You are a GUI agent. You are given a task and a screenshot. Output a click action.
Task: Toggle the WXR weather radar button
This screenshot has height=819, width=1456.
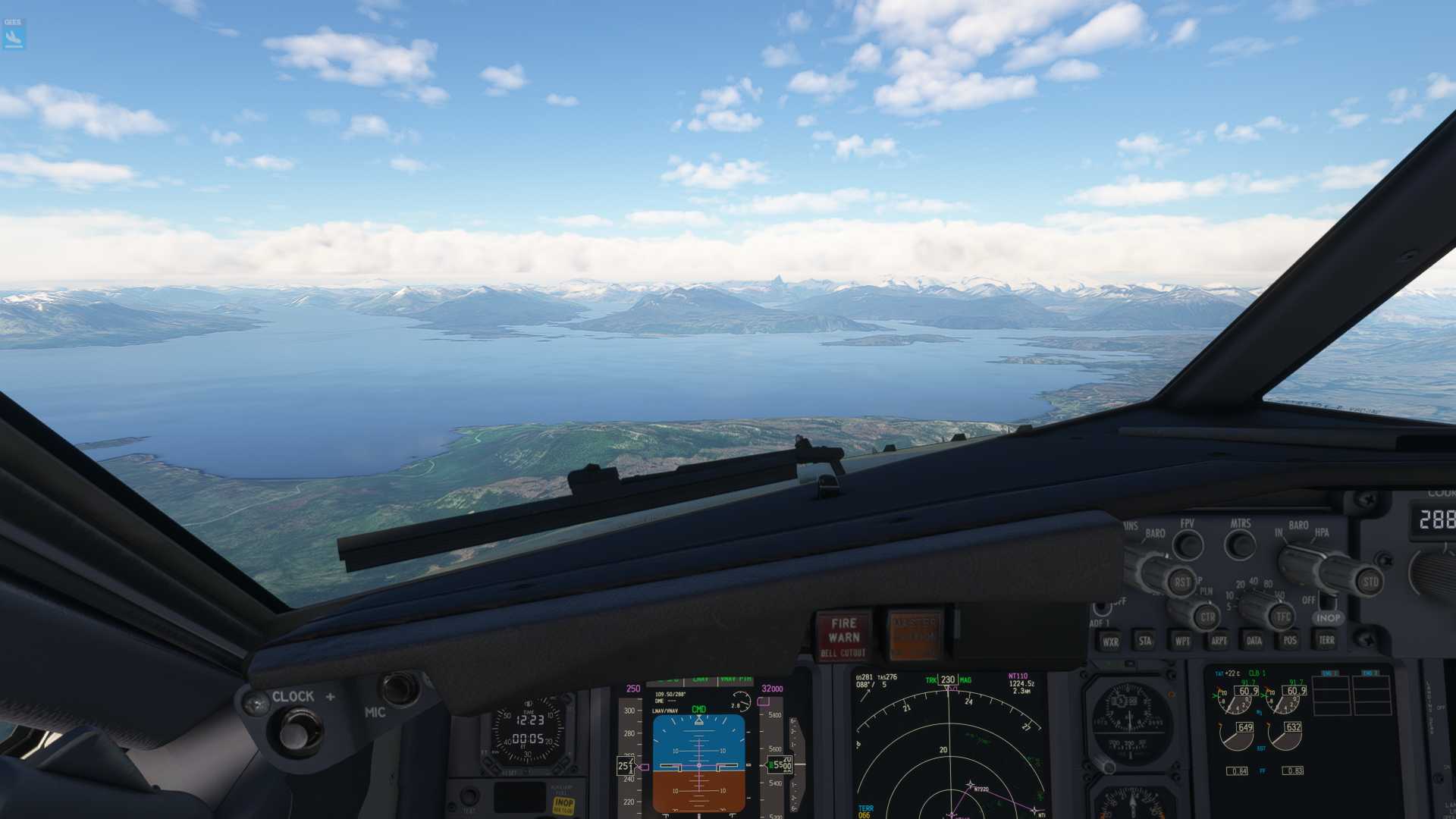[1110, 642]
